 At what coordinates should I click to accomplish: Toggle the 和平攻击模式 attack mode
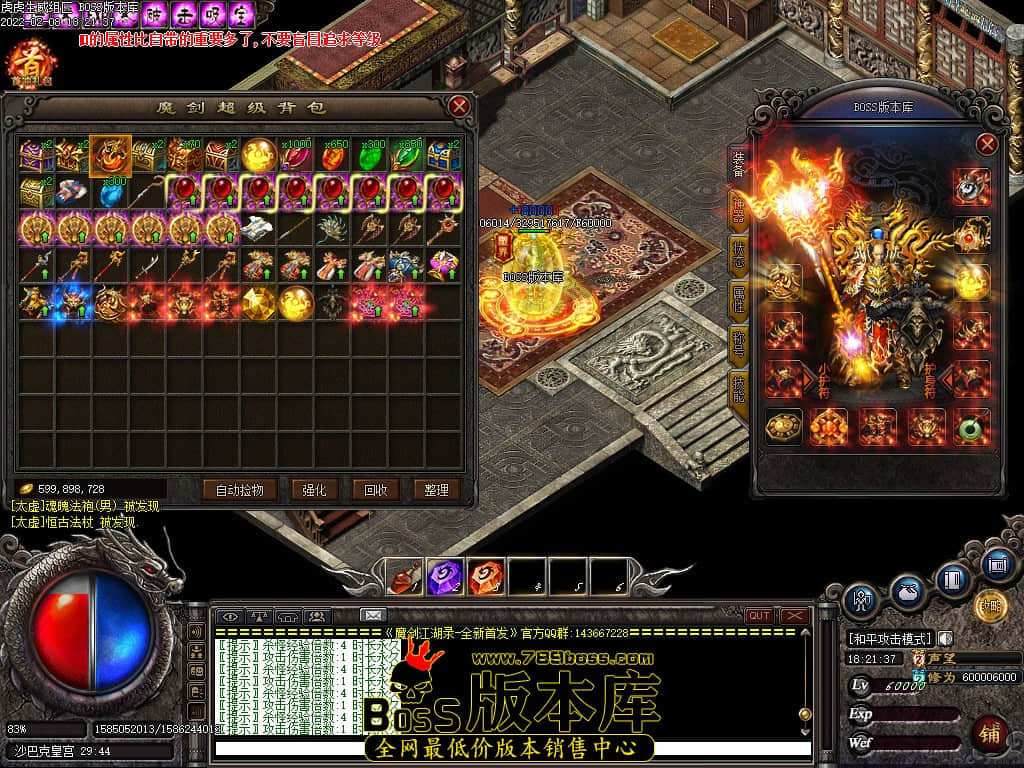pyautogui.click(x=890, y=638)
